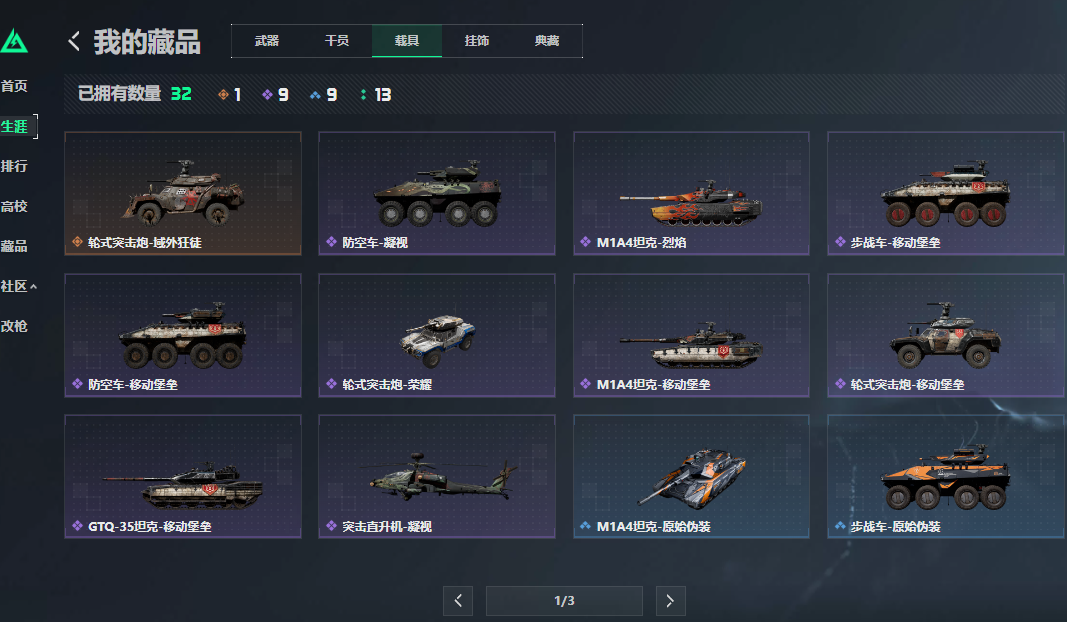The image size is (1067, 622).
Task: Go back from 我的藏品 page
Action: point(74,41)
